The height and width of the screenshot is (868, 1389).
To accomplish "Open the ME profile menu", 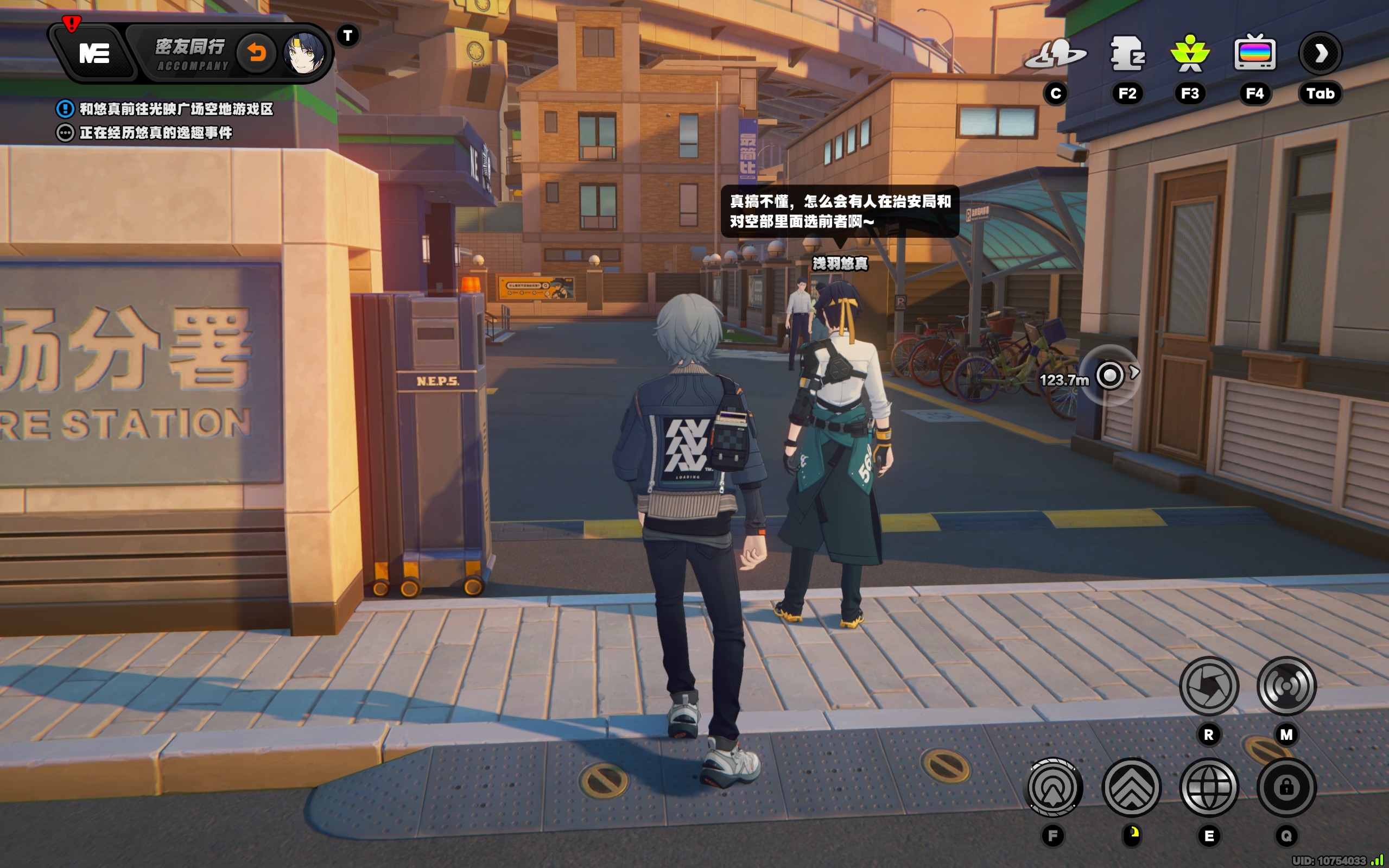I will click(x=94, y=54).
